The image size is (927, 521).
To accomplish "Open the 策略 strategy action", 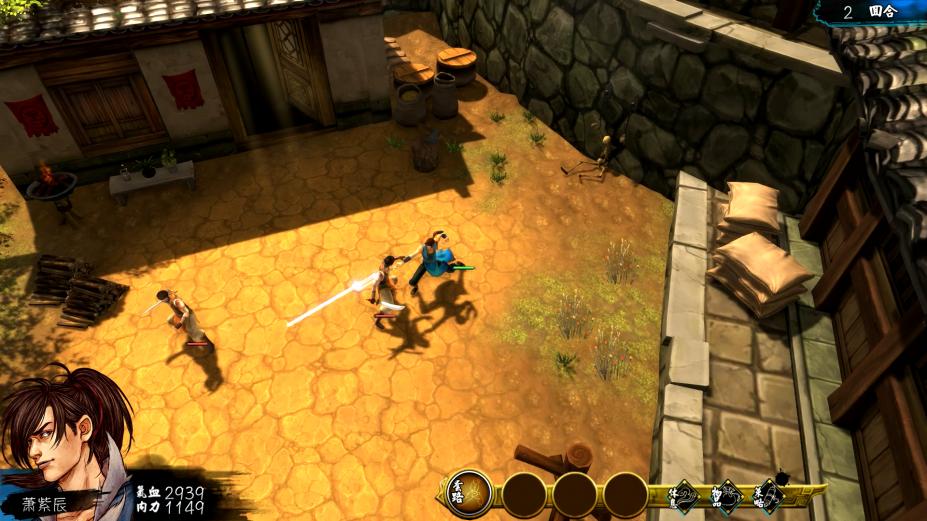I will pyautogui.click(x=768, y=494).
